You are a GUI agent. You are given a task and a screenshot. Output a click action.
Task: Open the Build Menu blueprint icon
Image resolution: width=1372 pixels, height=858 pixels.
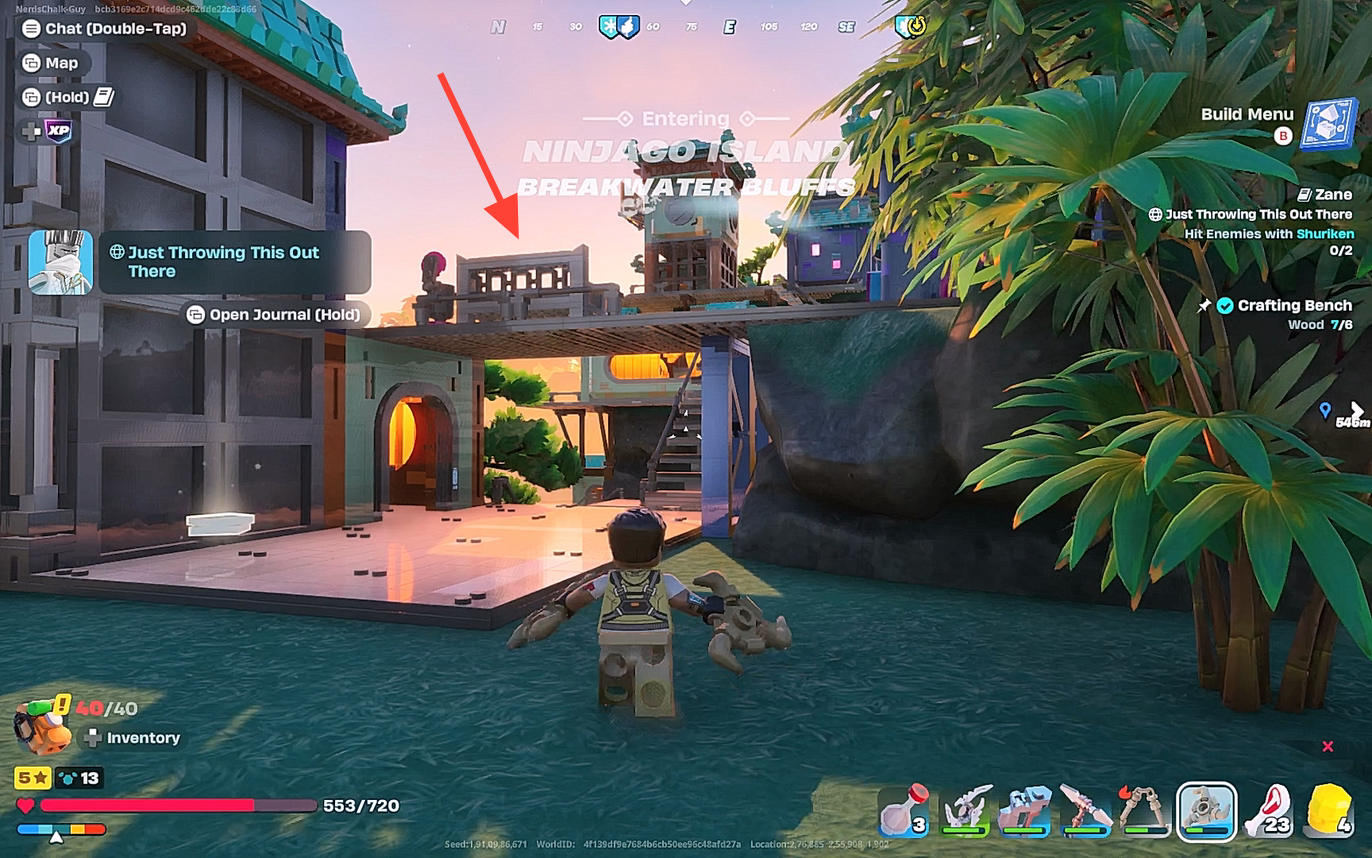pos(1327,124)
